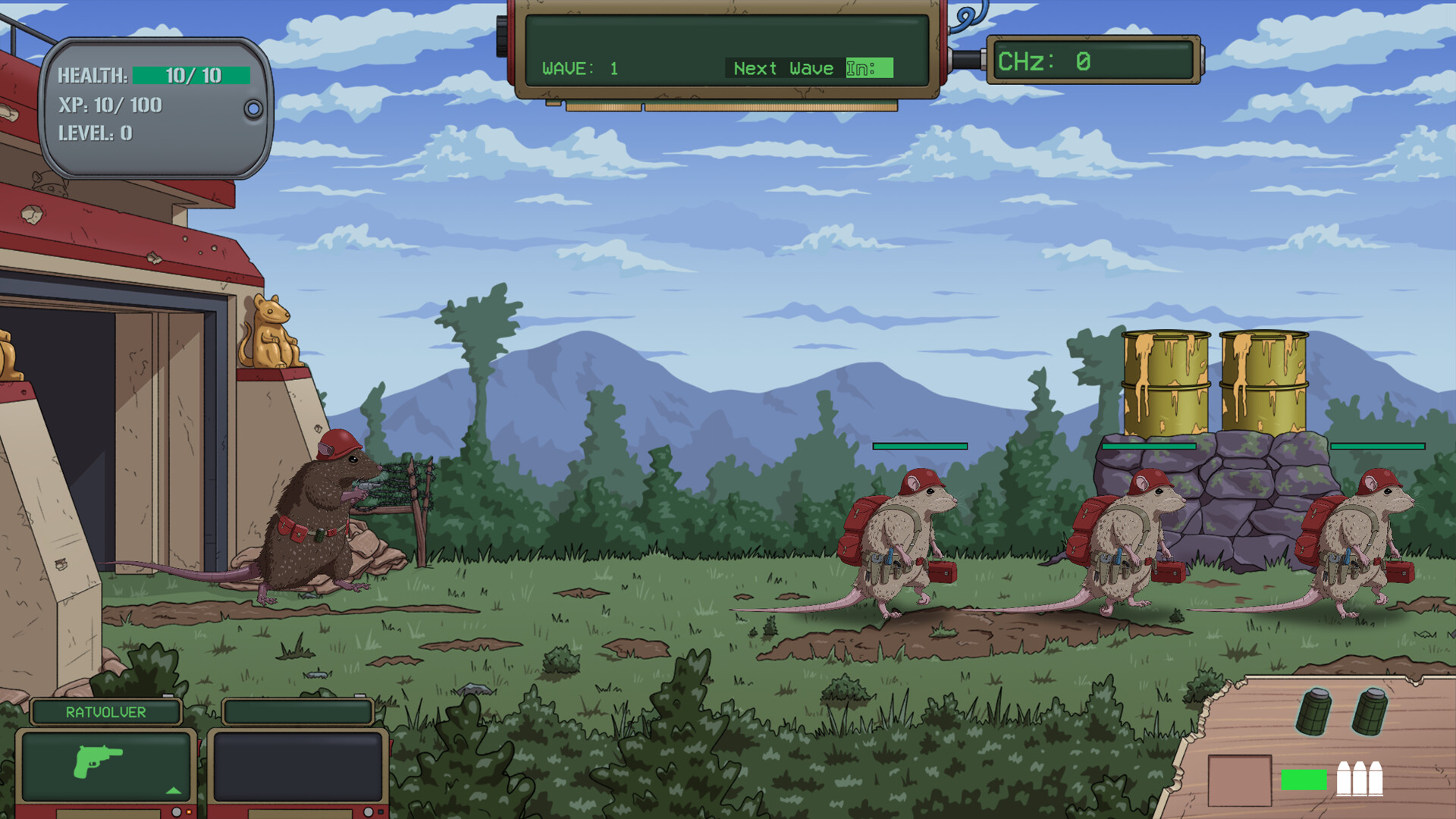This screenshot has width=1456, height=819.
Task: Select the green Ratvolver pistol icon
Action: 98,762
